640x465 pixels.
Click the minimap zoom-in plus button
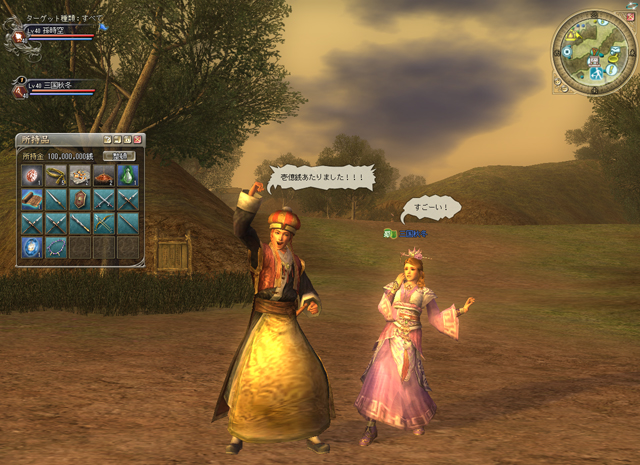point(558,82)
